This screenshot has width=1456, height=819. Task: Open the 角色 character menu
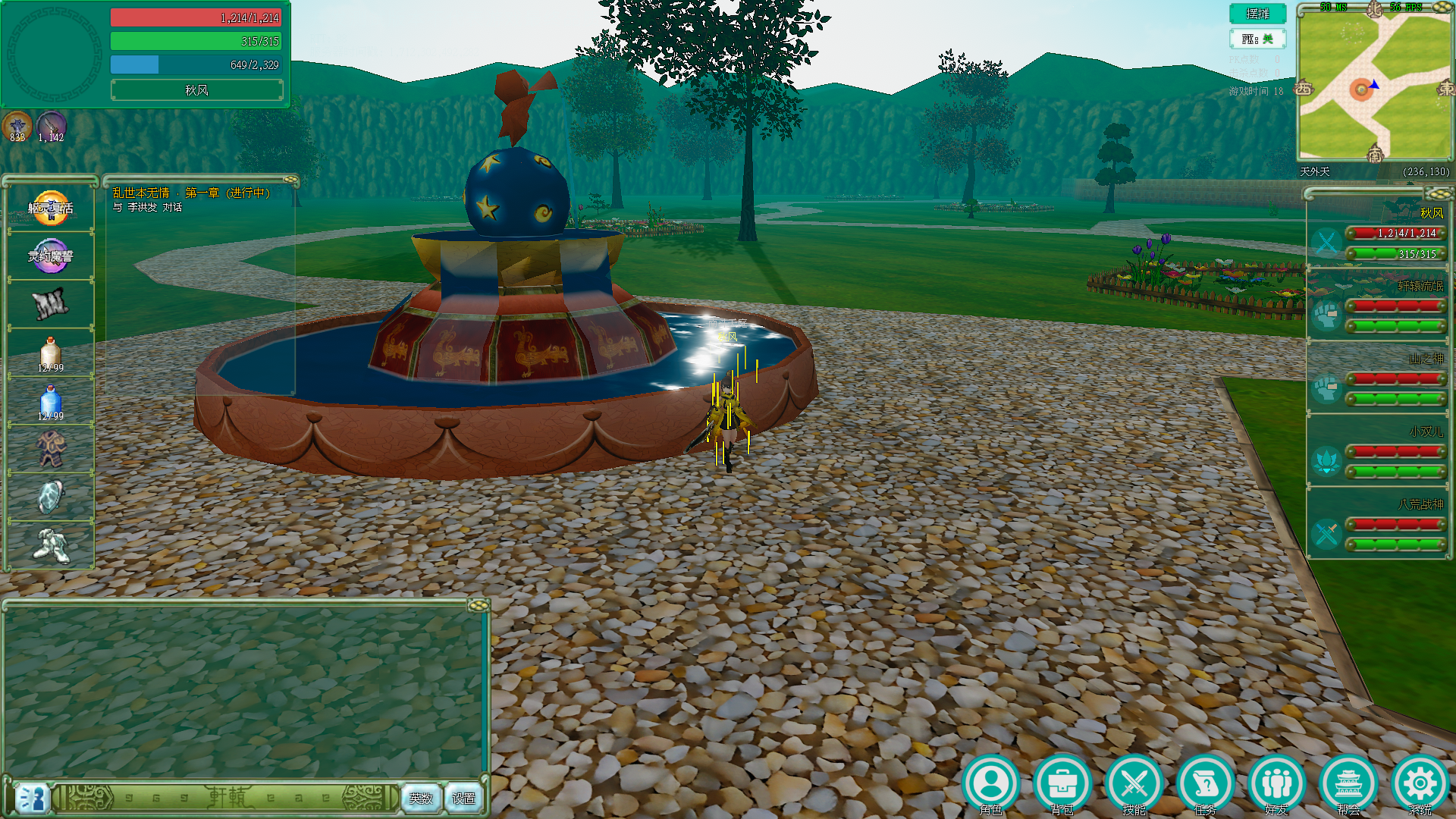click(x=990, y=784)
